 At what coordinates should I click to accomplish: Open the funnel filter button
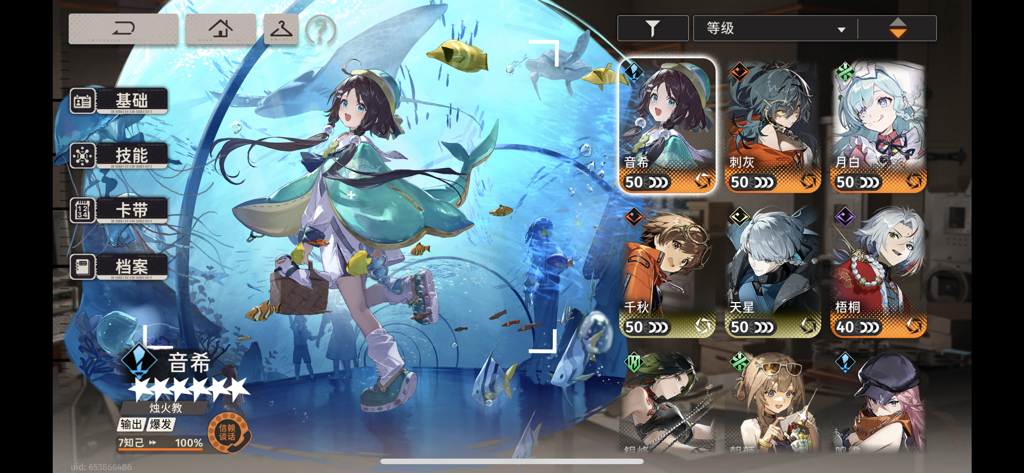coord(652,29)
